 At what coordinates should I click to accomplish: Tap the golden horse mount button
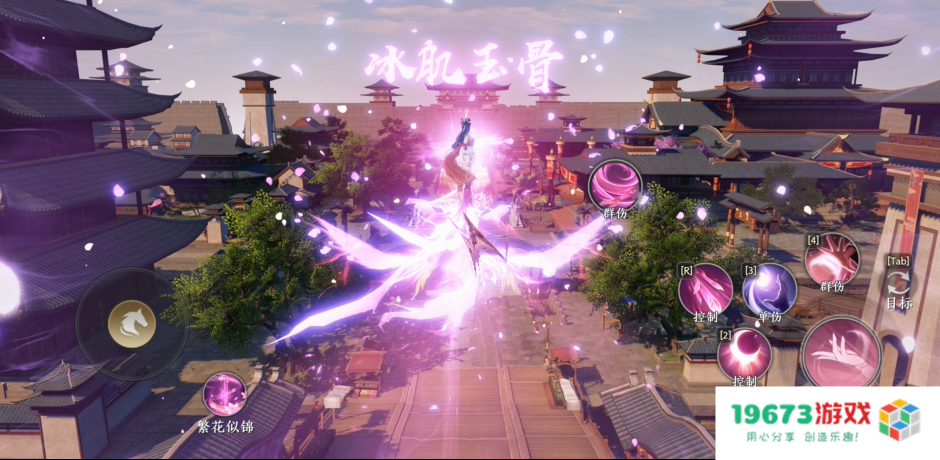pyautogui.click(x=129, y=322)
